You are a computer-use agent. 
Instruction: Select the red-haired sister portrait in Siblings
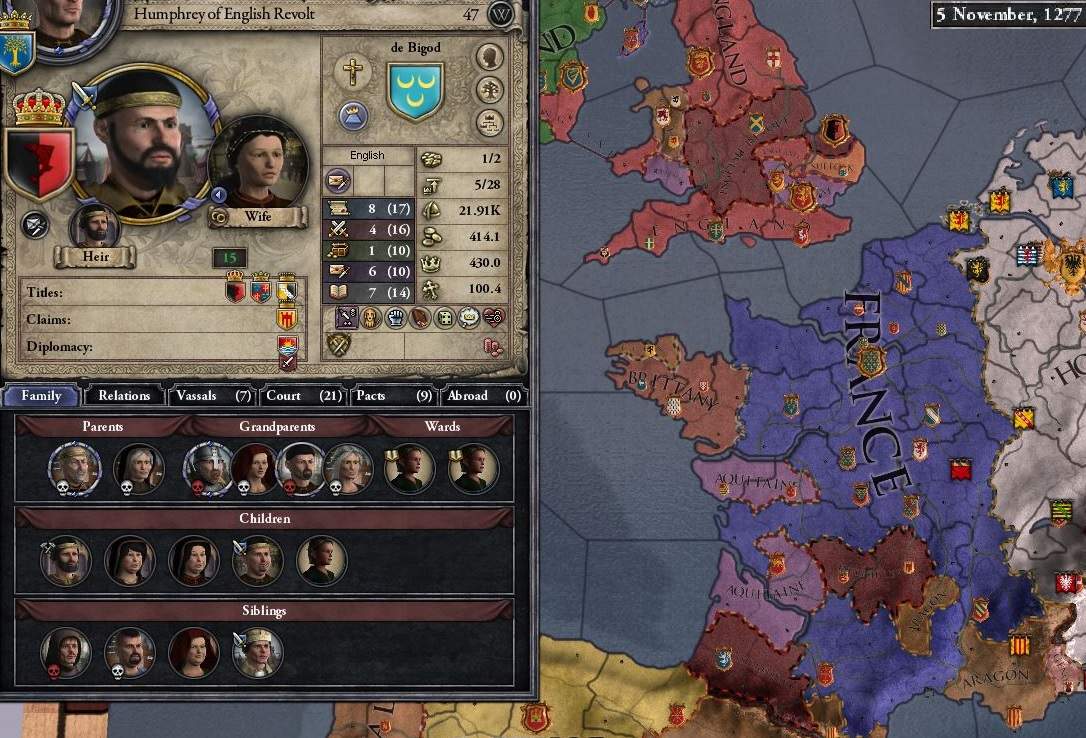coord(194,653)
